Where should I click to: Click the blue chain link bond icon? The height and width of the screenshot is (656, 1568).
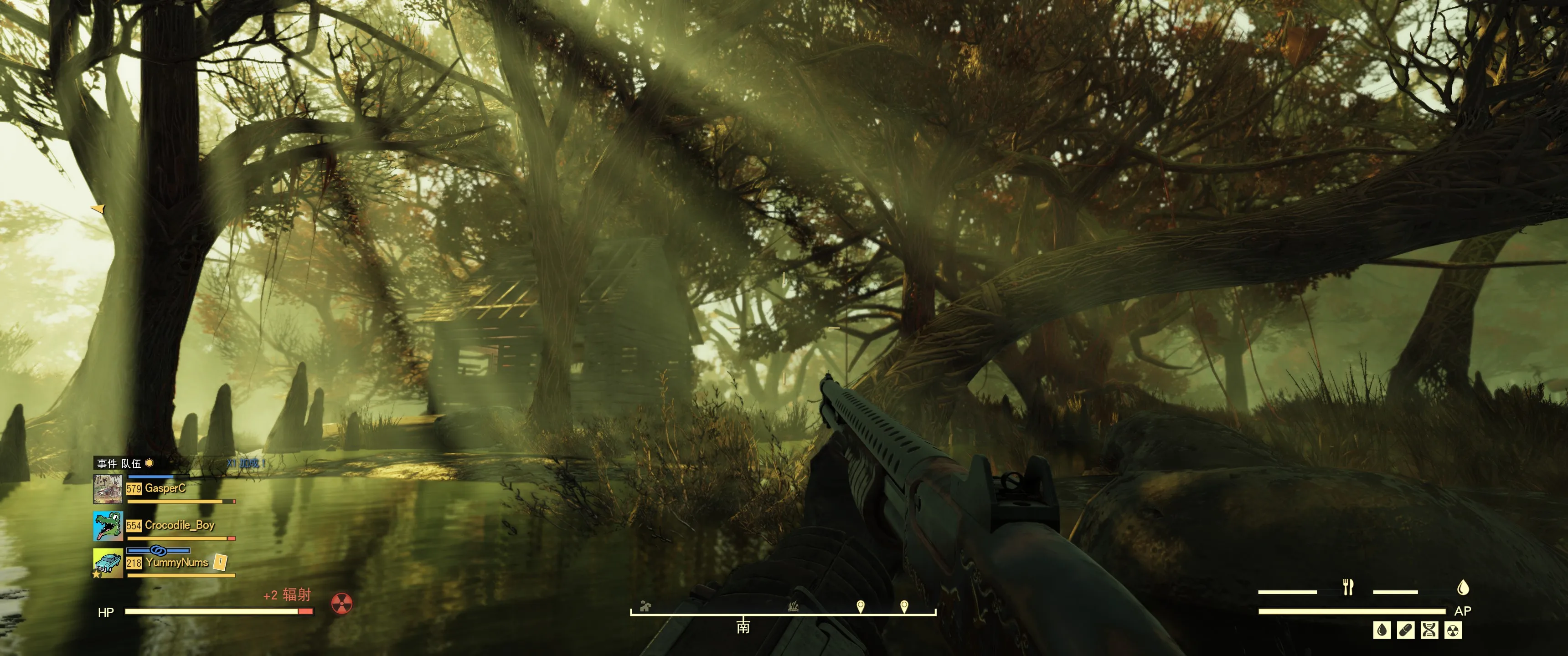pyautogui.click(x=158, y=551)
